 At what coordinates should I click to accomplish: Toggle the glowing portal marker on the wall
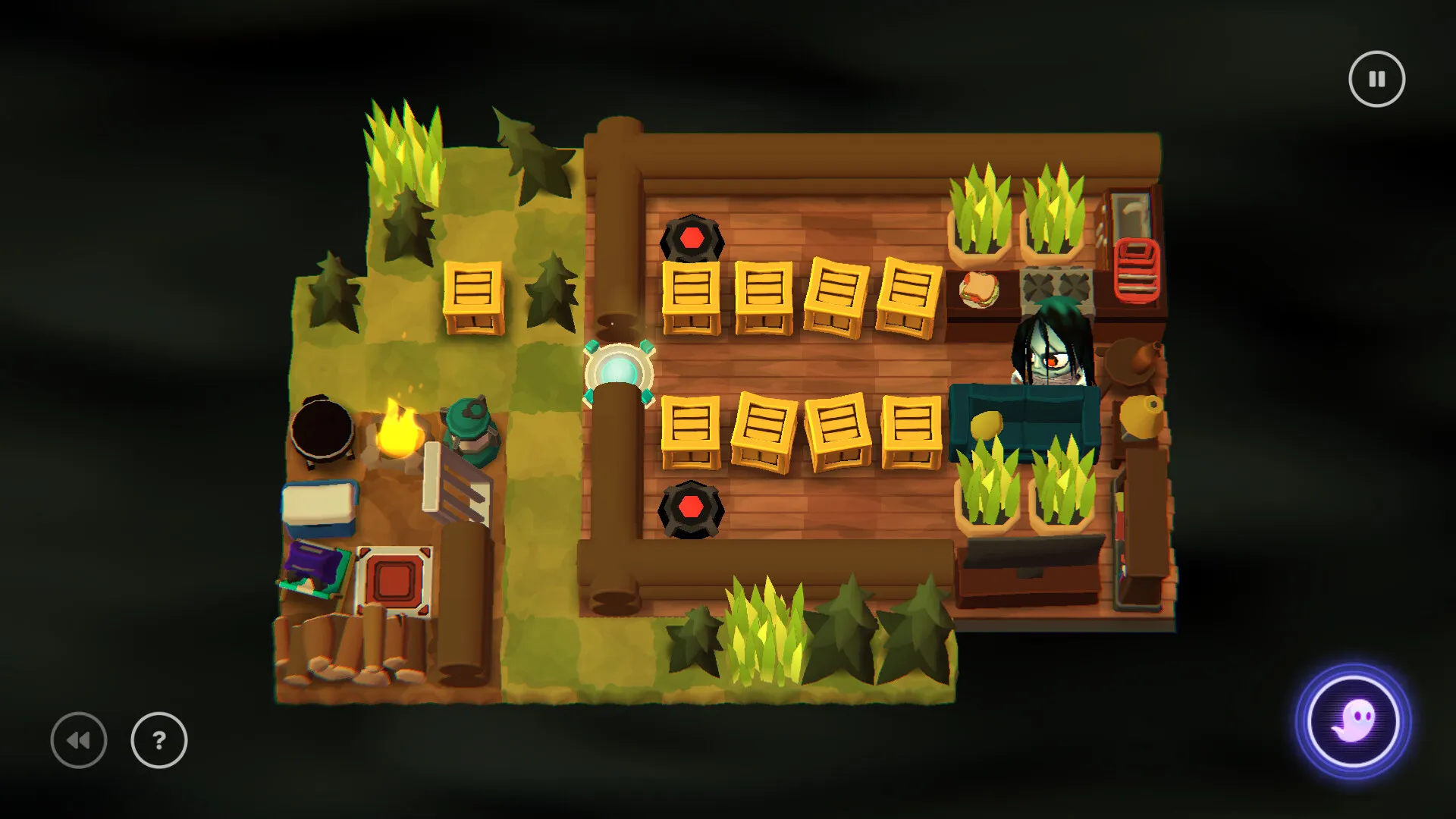click(620, 372)
